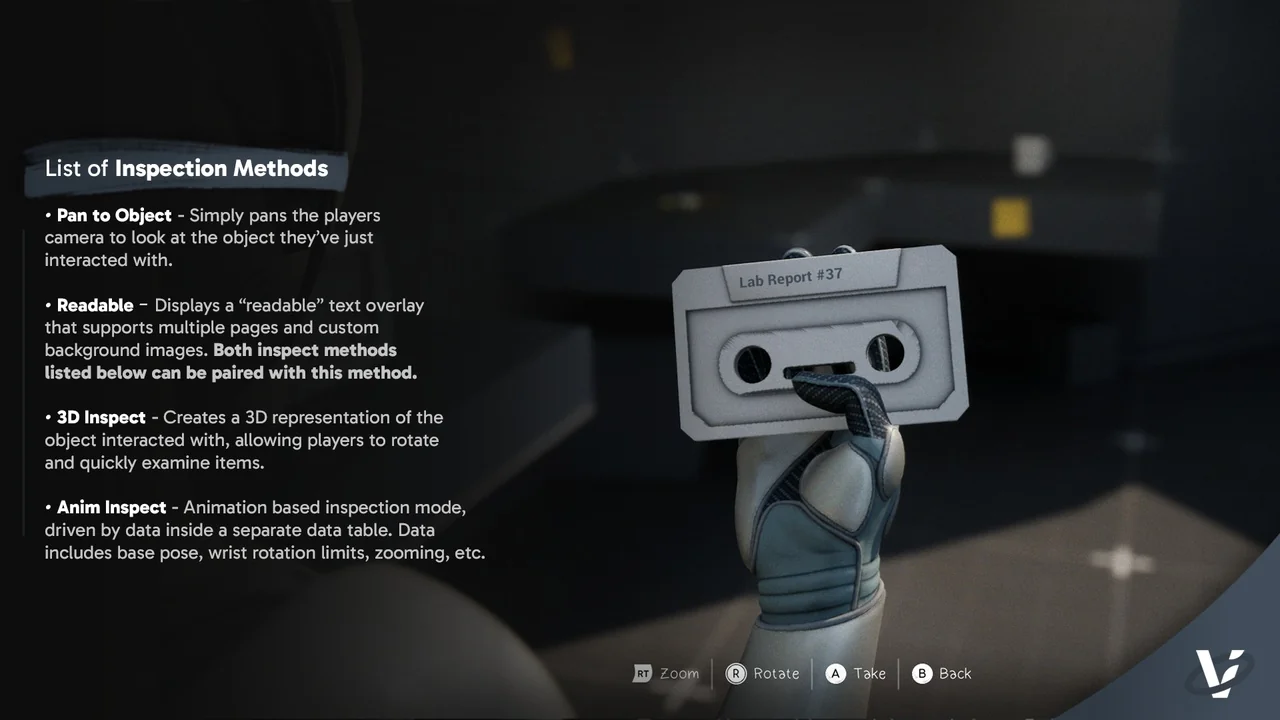Toggle the Pan to Object inspection method
The width and height of the screenshot is (1280, 720).
113,215
